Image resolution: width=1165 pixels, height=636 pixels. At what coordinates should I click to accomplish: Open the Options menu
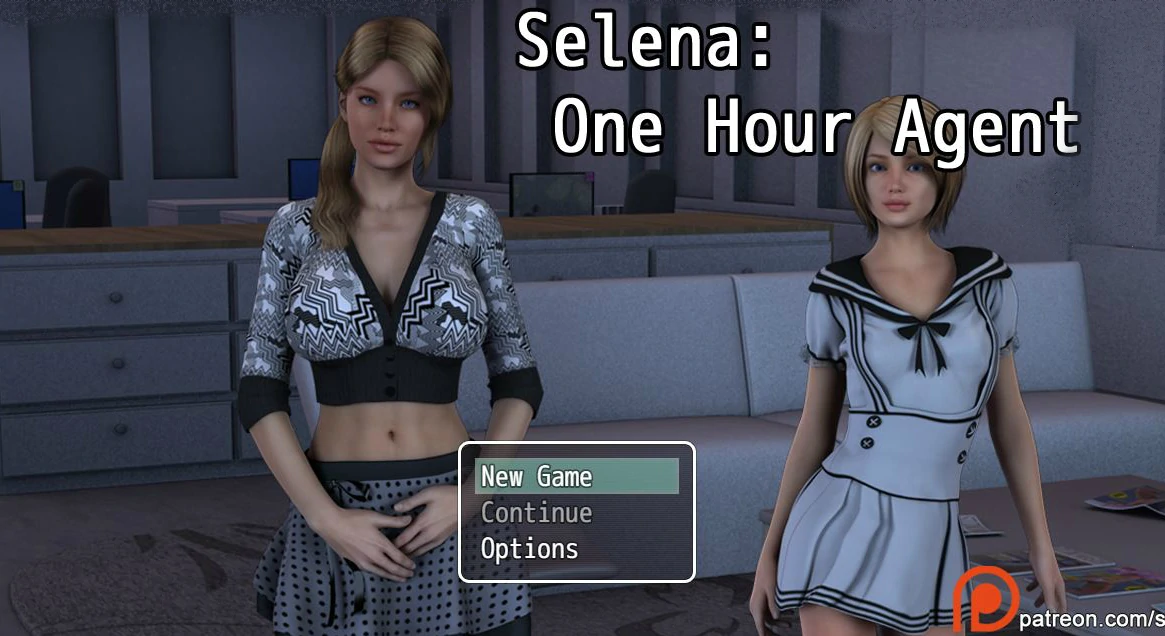pyautogui.click(x=530, y=549)
